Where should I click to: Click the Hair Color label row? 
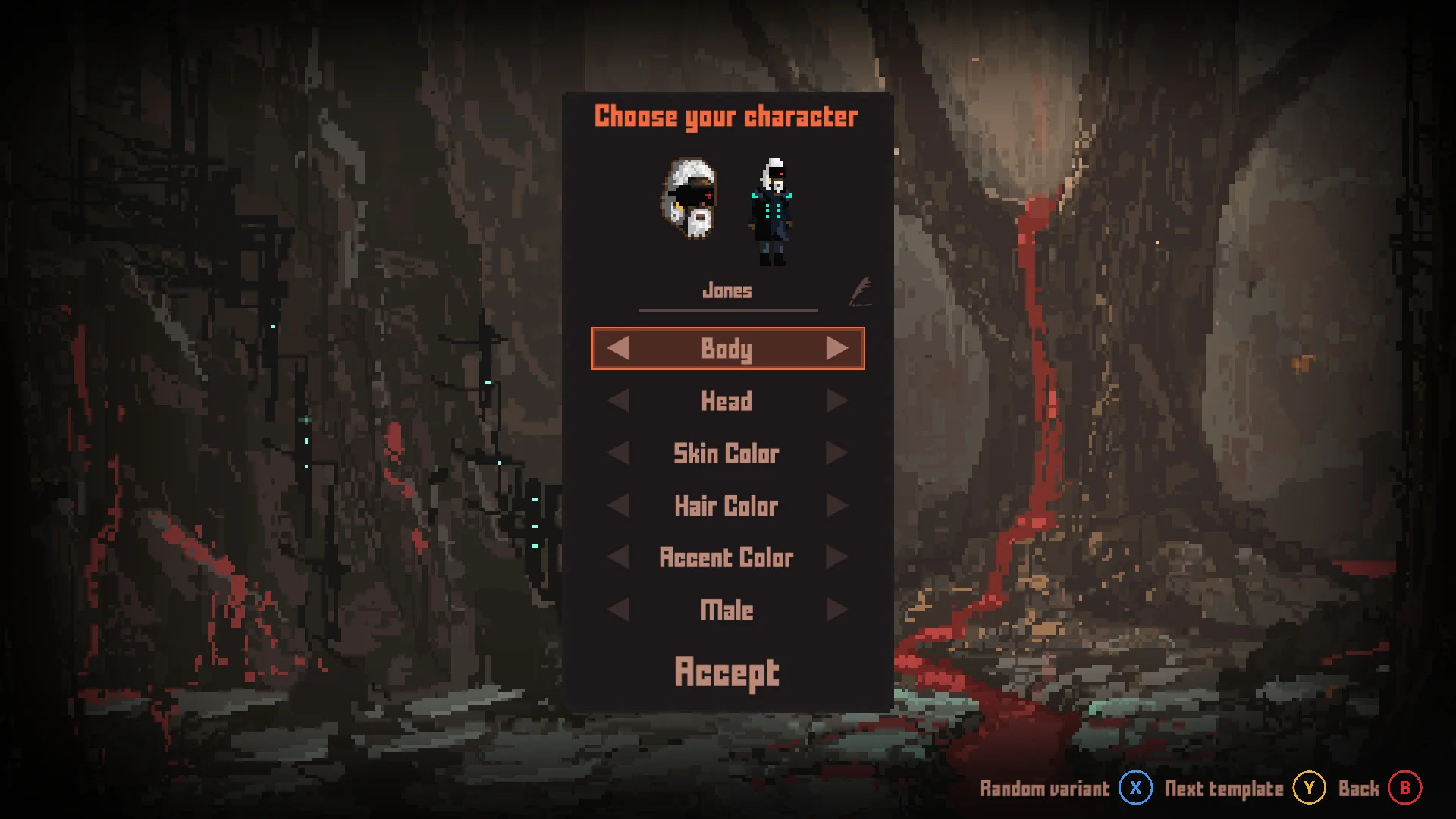[x=726, y=505]
